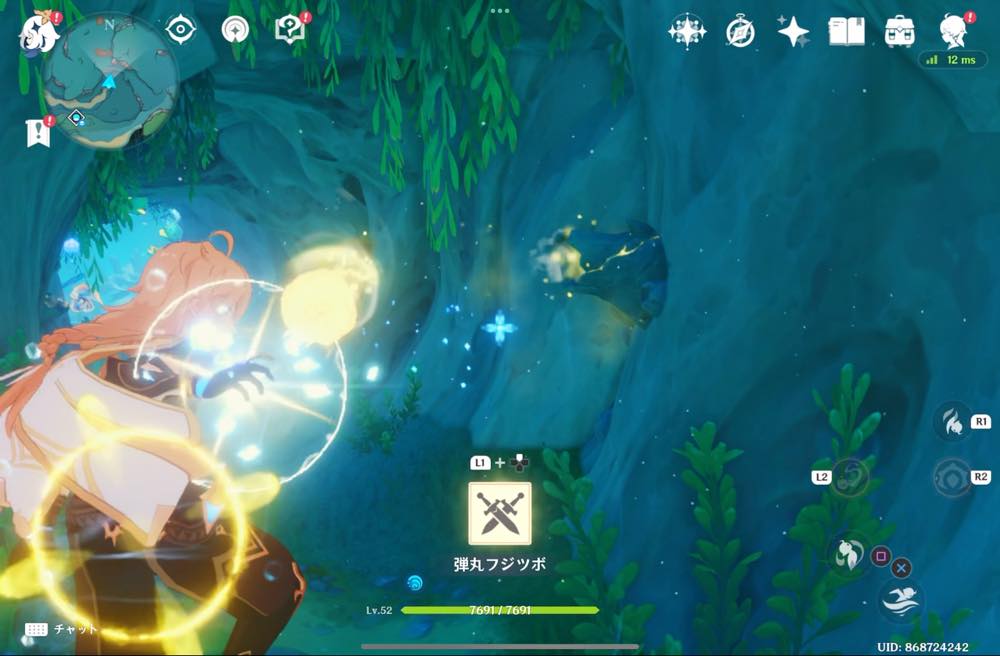Open the bookmark notice with exclamation mark
The image size is (1000, 656).
pos(38,131)
